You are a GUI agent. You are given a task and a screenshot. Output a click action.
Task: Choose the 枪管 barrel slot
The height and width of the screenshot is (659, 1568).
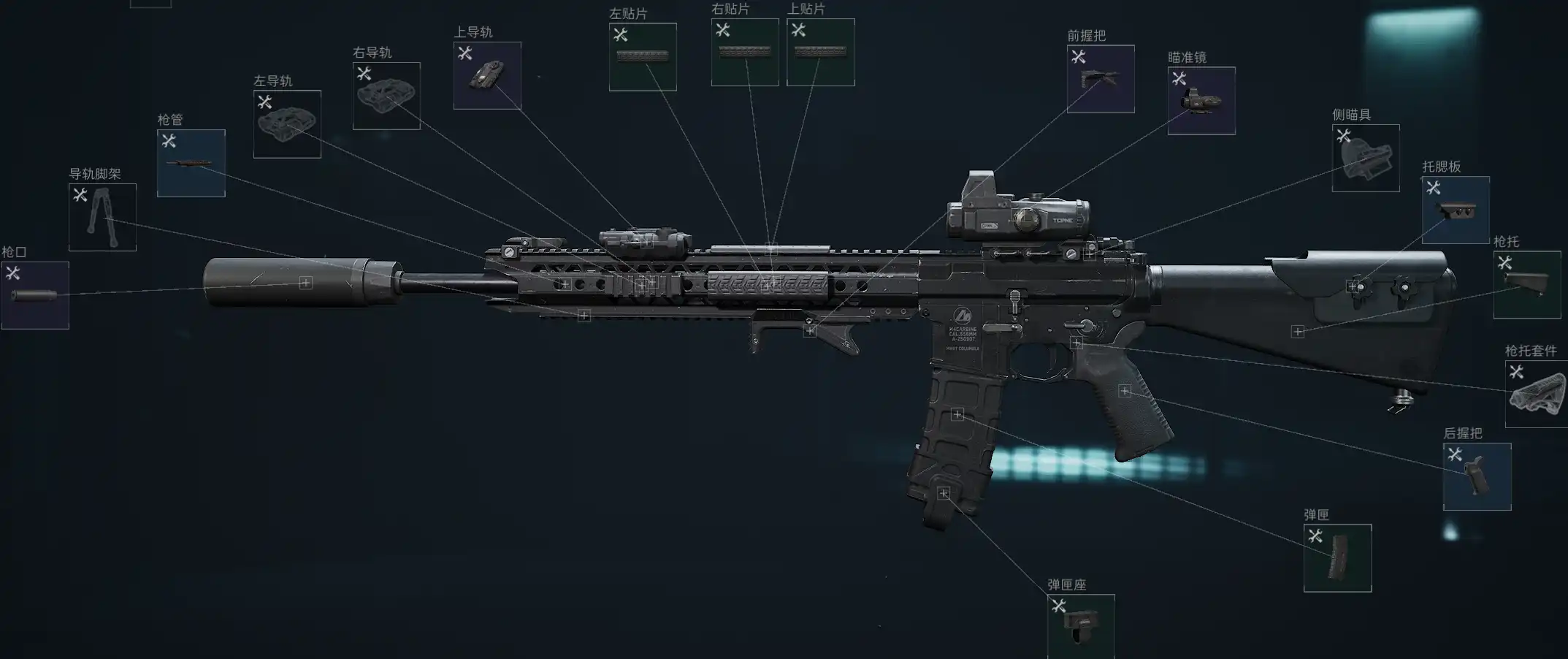[191, 163]
